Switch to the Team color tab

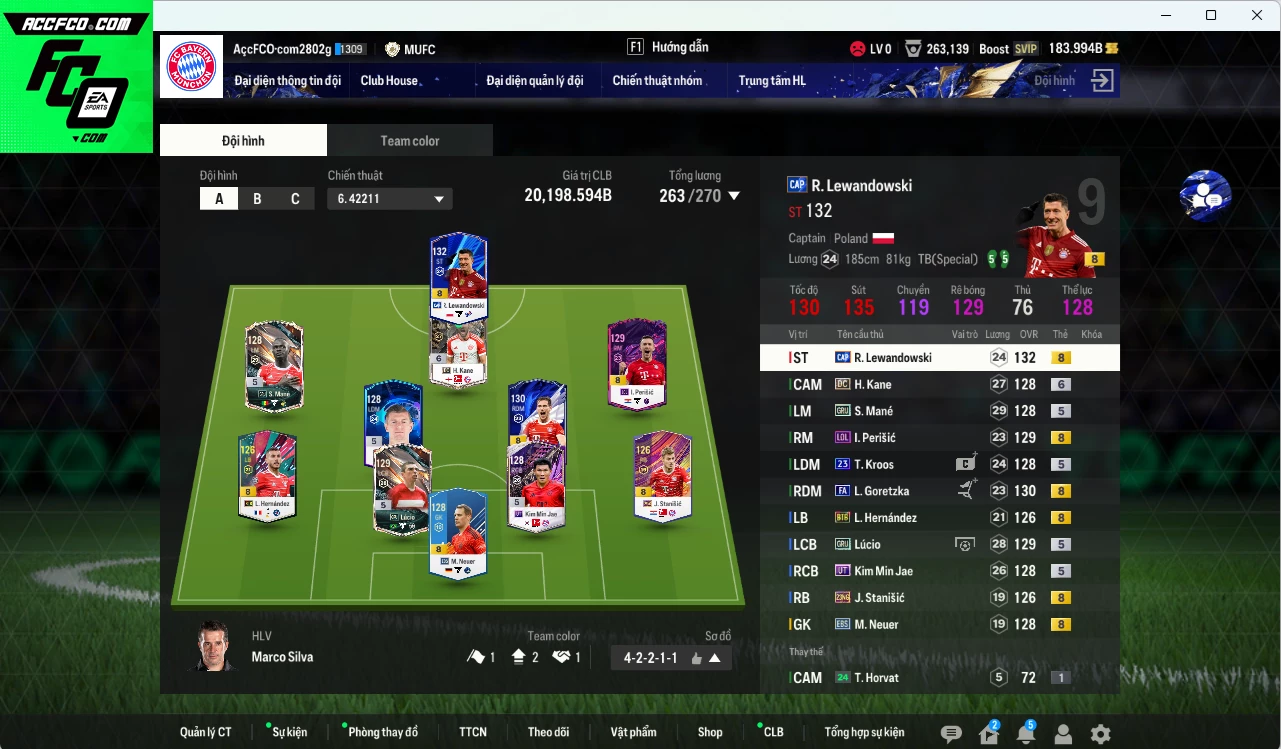click(409, 140)
